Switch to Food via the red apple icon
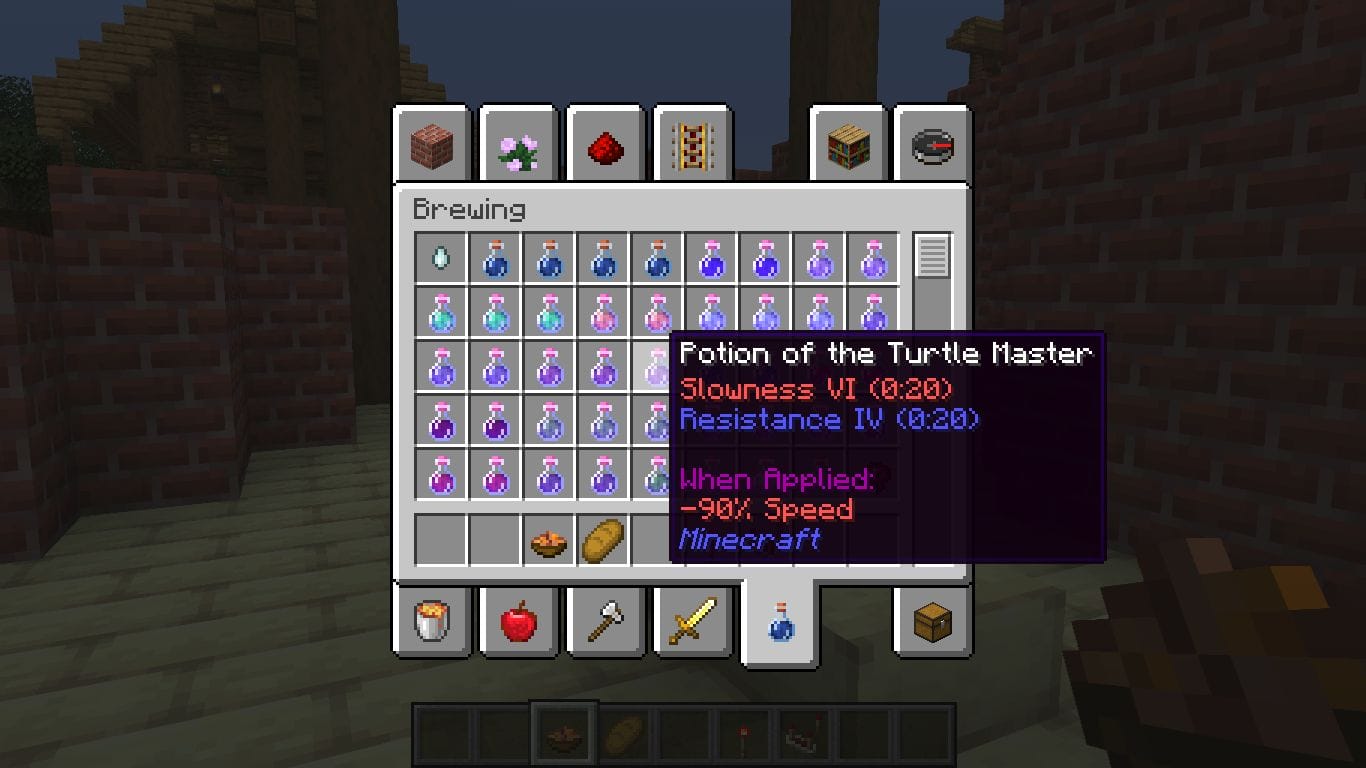 (519, 620)
